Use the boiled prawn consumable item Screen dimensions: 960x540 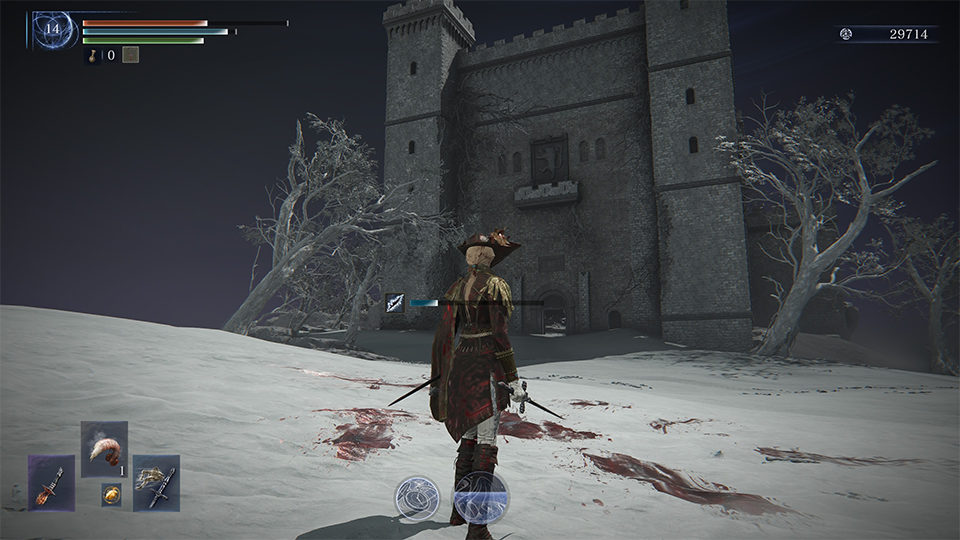[x=104, y=449]
